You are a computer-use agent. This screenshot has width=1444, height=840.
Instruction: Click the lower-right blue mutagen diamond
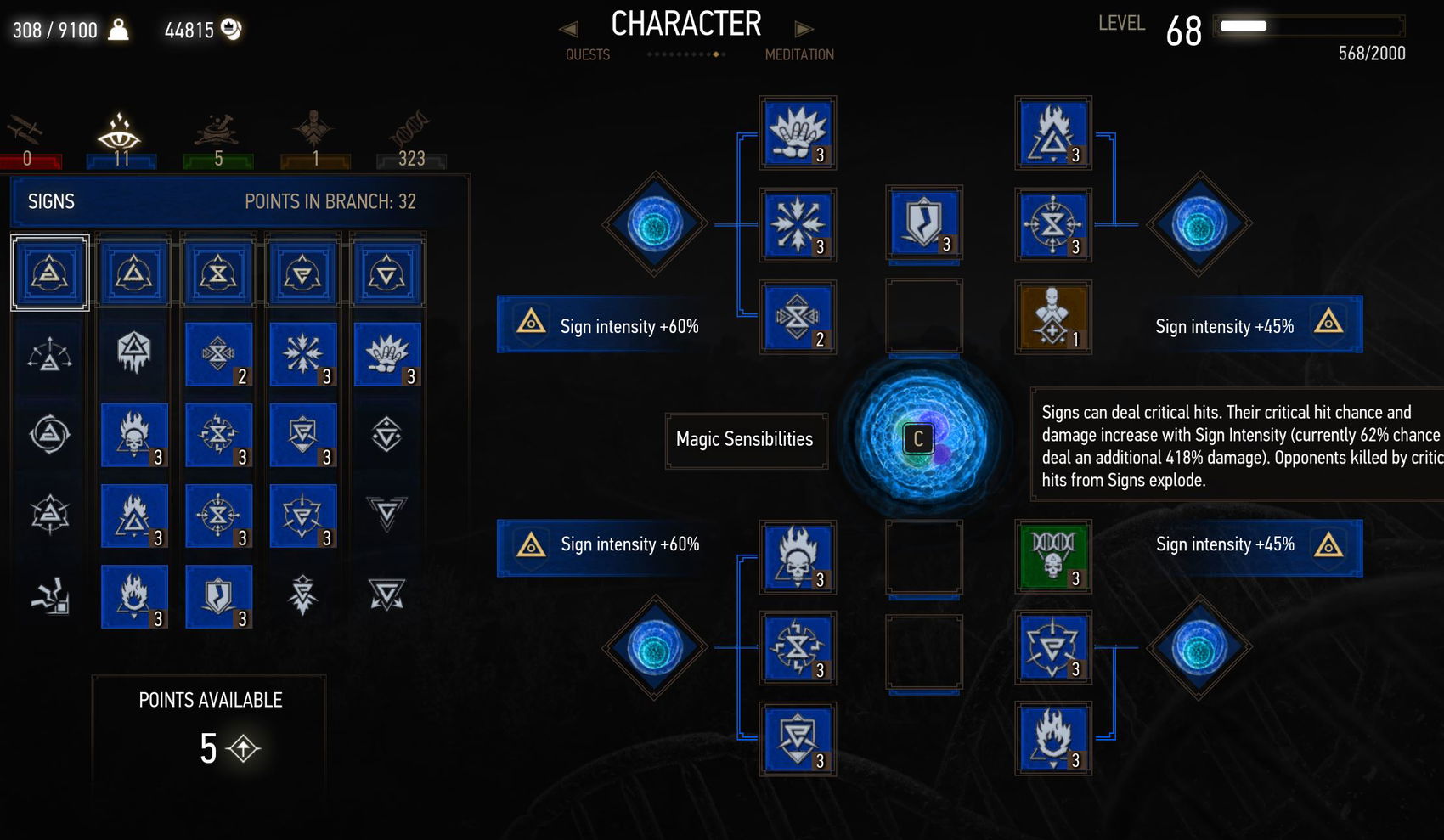[x=1198, y=646]
